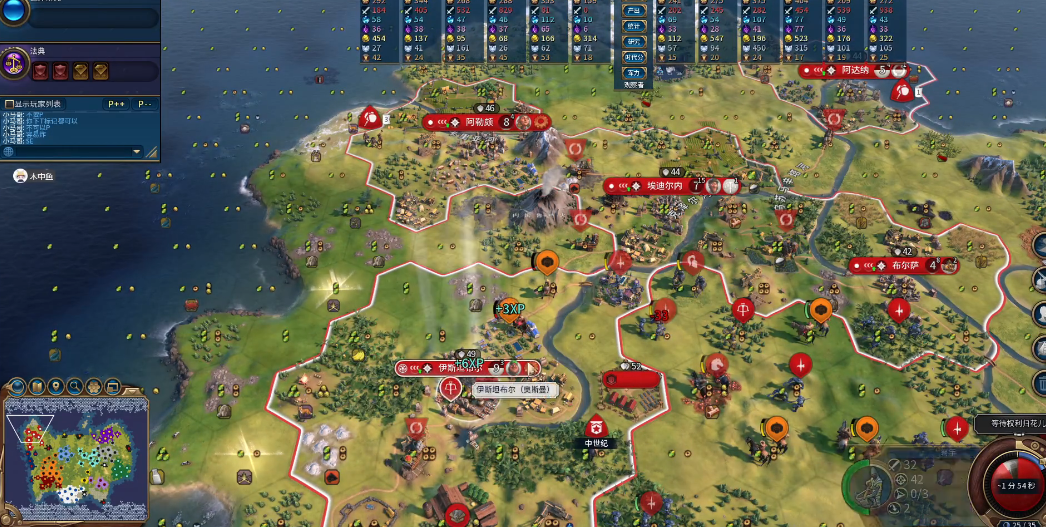Select the 阿达纳 city banner
1046x527 pixels.
click(853, 70)
